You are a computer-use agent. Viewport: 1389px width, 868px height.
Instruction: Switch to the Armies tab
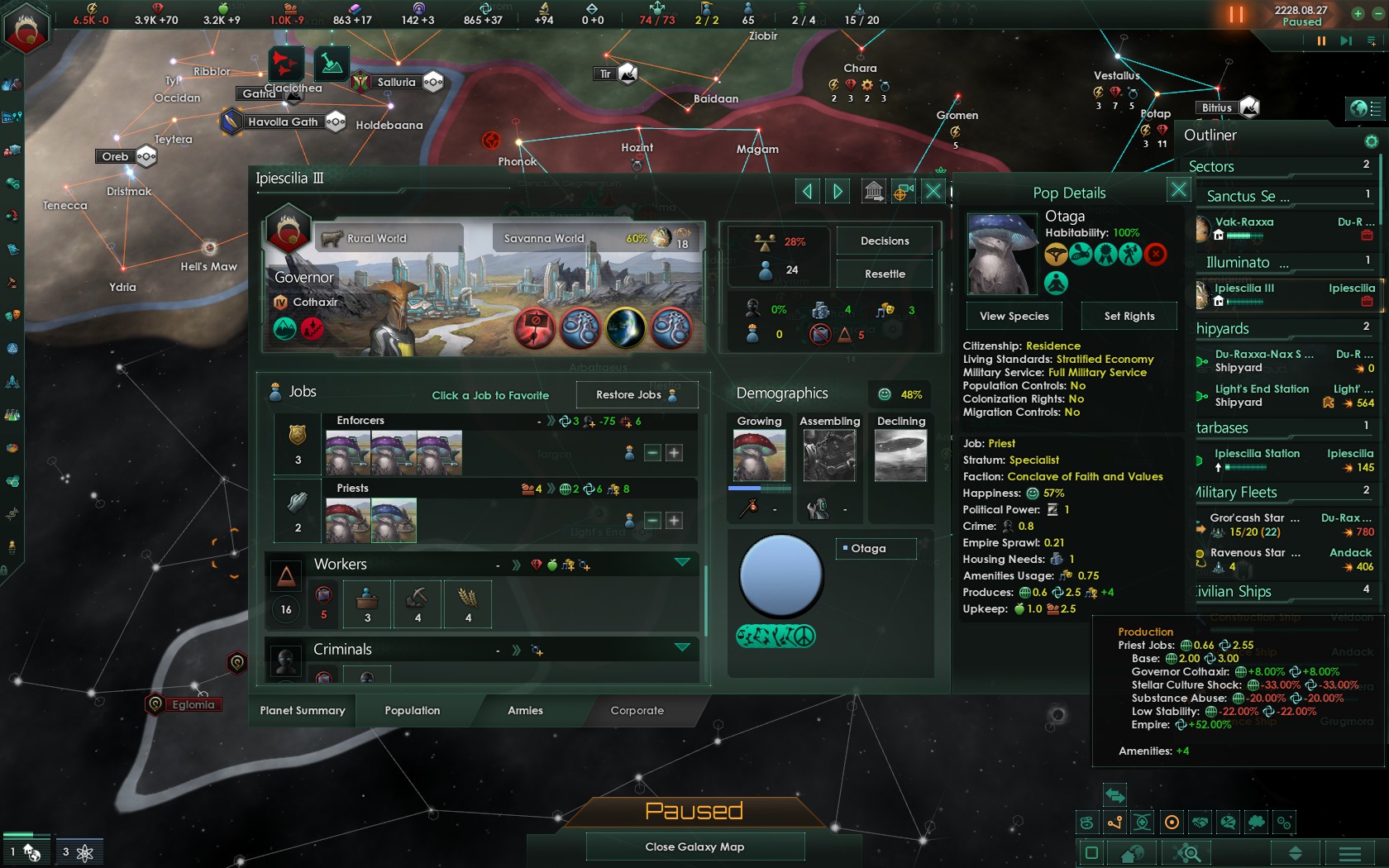coord(526,710)
